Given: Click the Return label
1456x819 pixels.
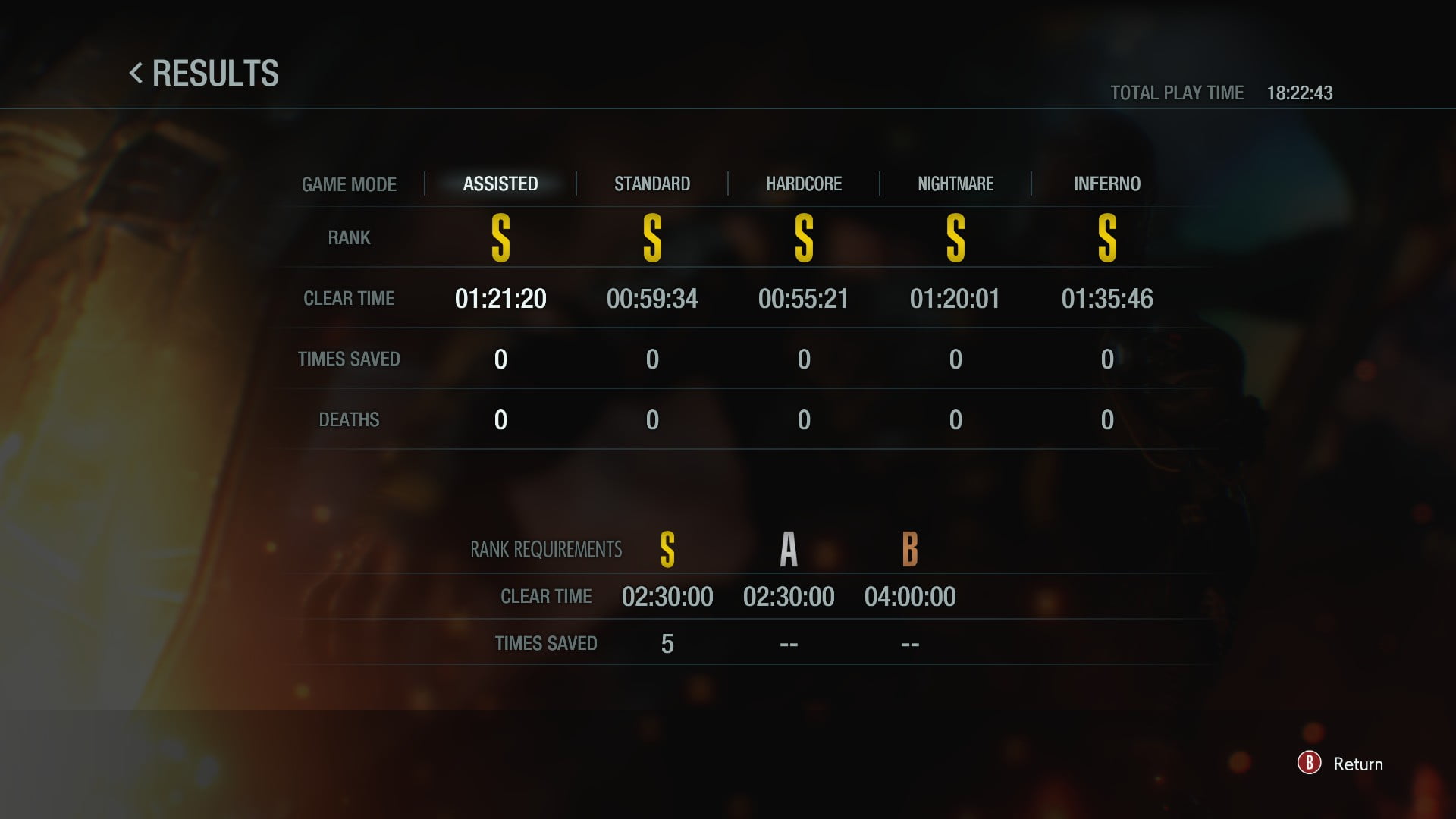Looking at the screenshot, I should coord(1357,764).
